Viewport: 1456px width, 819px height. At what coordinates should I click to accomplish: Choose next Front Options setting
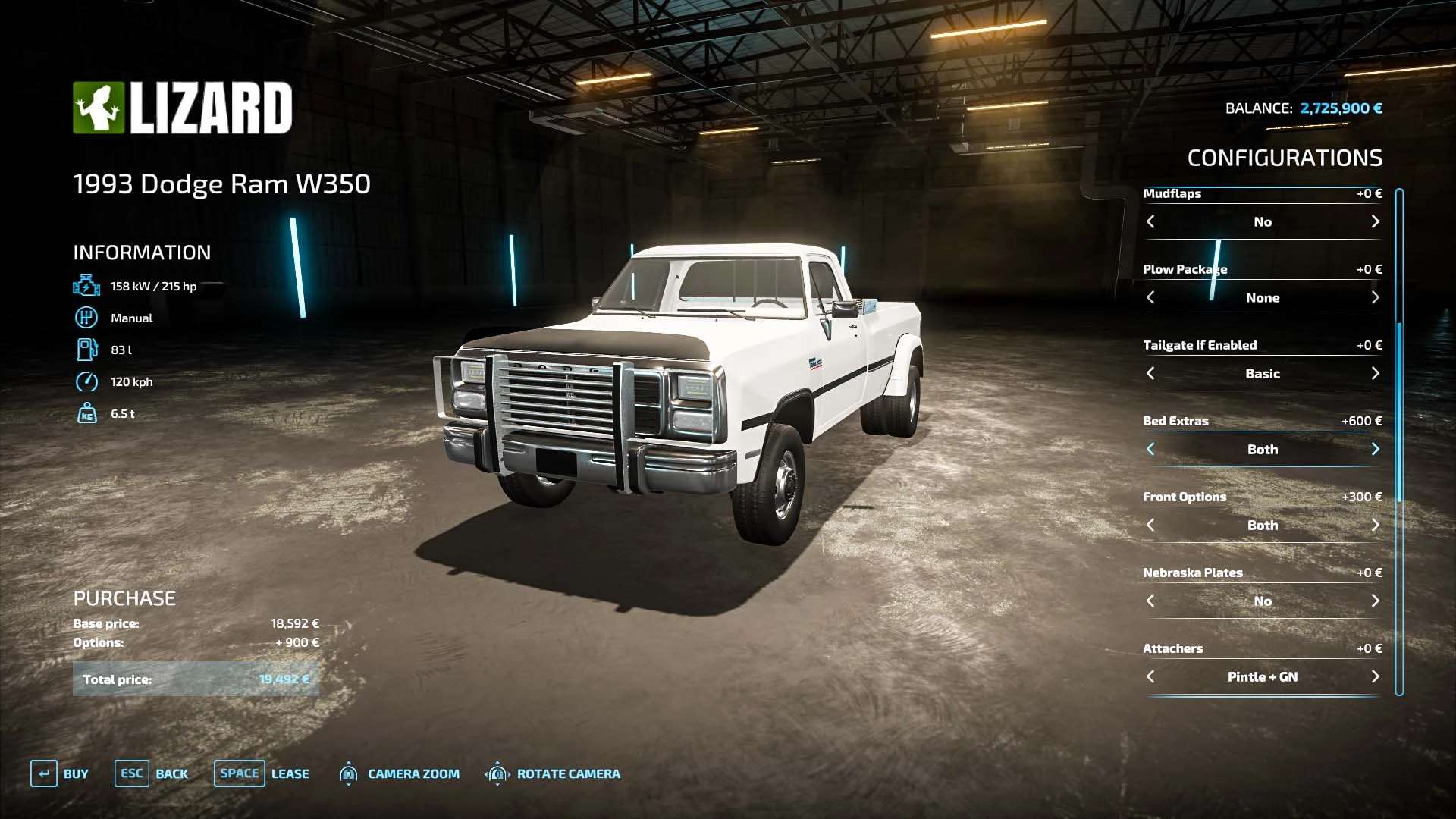click(1375, 525)
